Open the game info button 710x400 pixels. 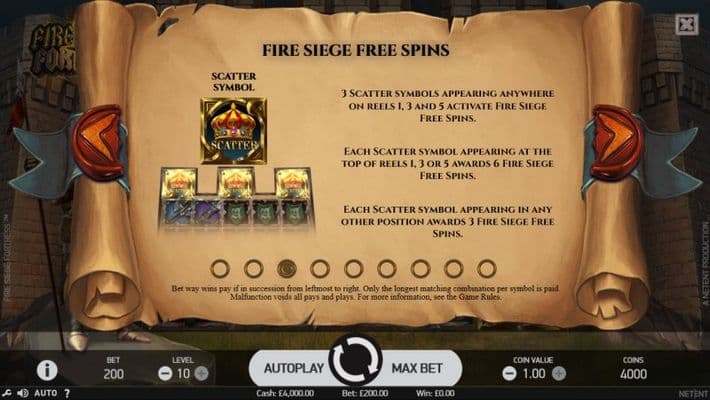point(46,370)
